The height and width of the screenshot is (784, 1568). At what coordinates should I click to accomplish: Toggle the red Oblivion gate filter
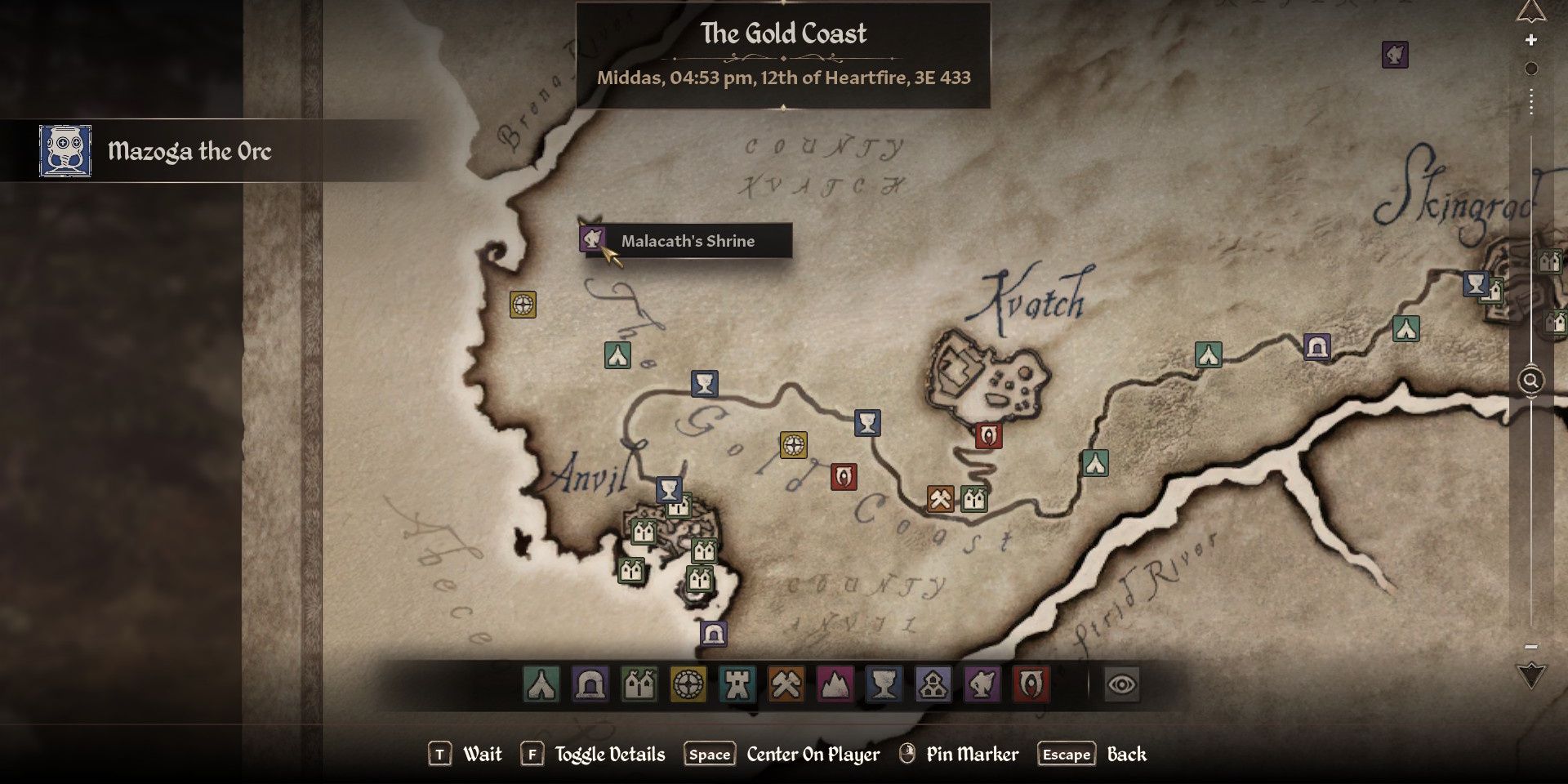point(1031,684)
